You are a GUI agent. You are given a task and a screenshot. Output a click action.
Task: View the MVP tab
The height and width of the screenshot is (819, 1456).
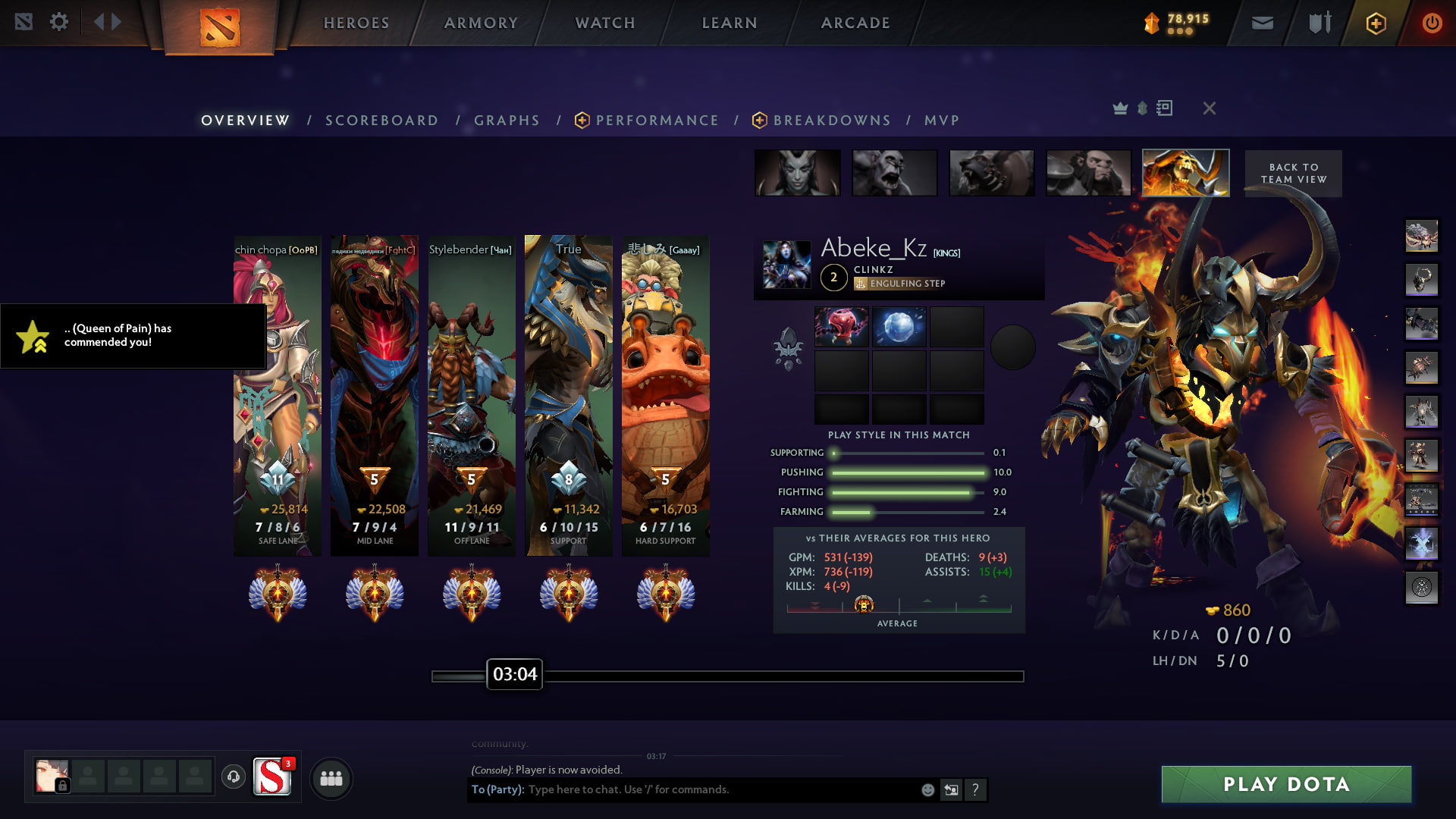point(942,121)
